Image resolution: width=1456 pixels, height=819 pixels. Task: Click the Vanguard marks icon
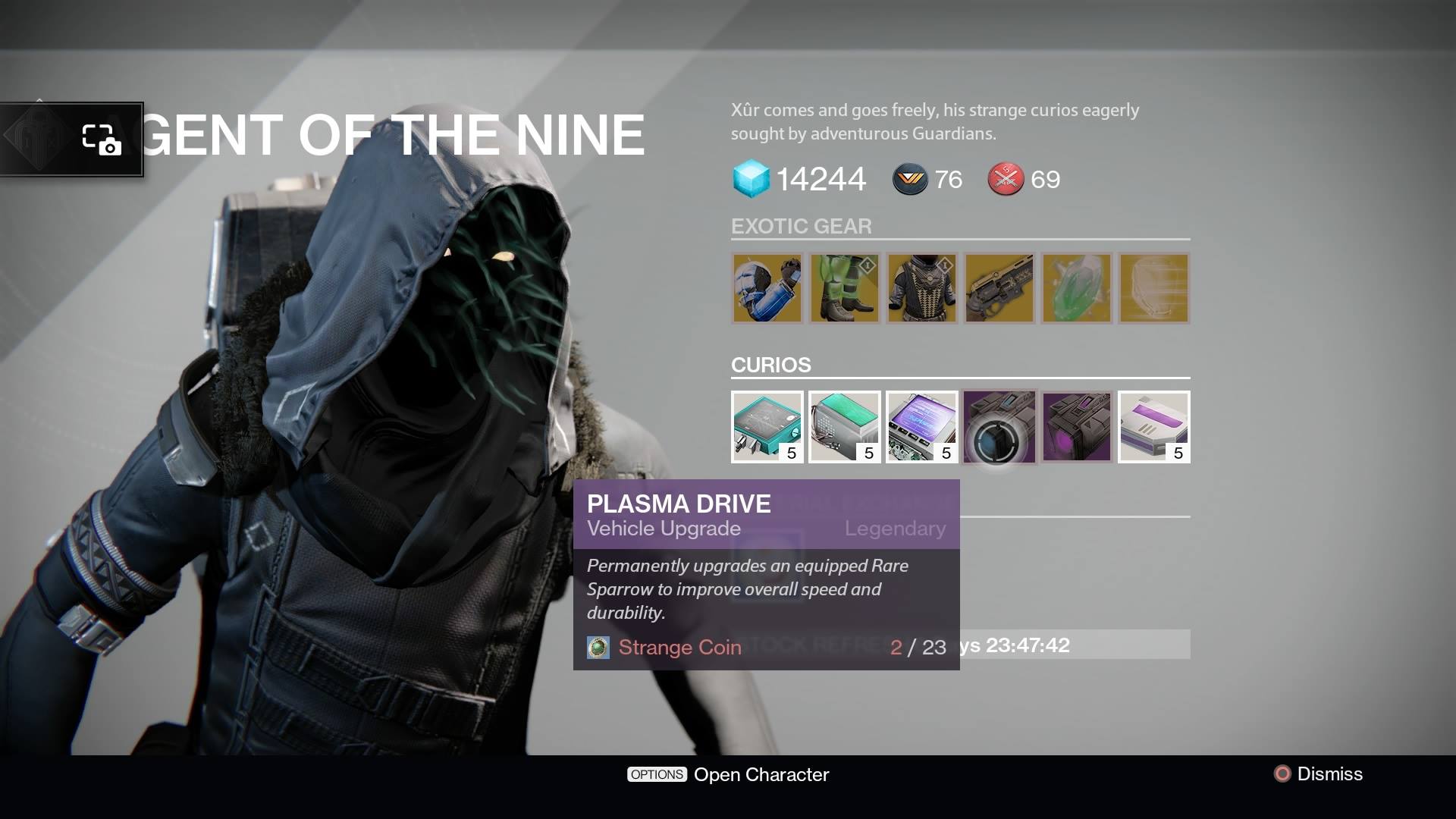click(x=912, y=179)
